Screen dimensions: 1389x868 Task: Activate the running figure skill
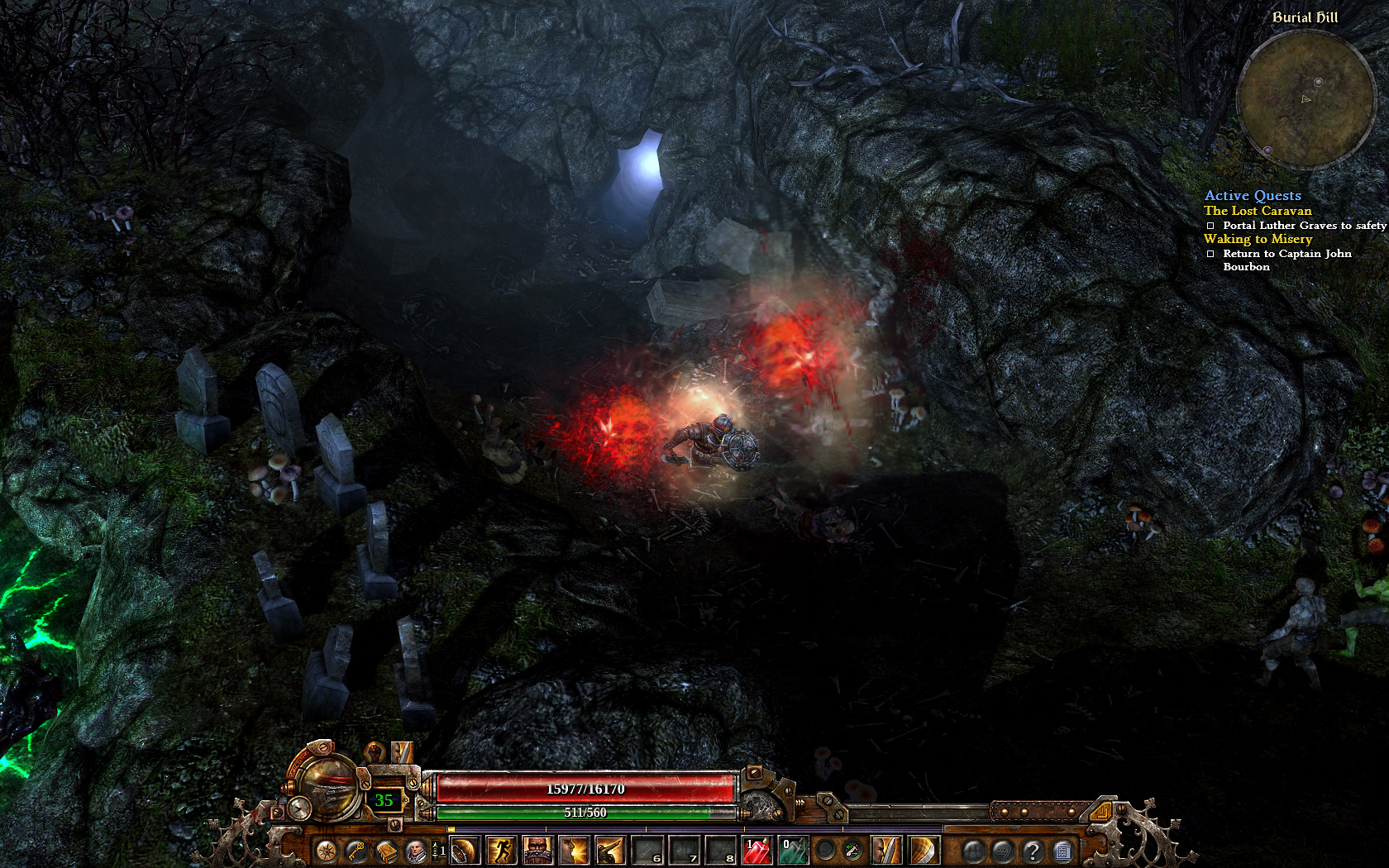point(501,850)
